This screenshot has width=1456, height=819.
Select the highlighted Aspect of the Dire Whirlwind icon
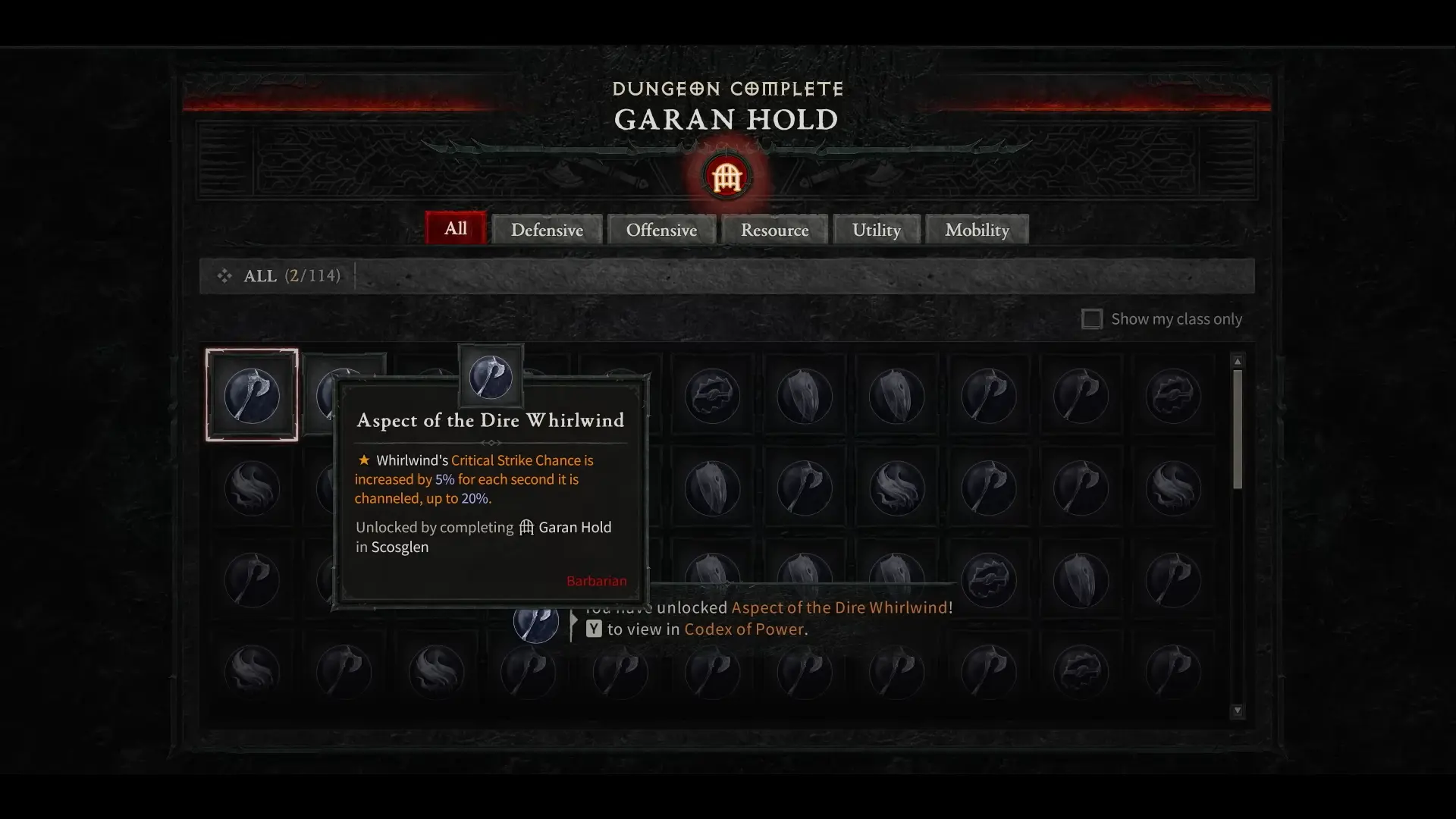tap(252, 394)
